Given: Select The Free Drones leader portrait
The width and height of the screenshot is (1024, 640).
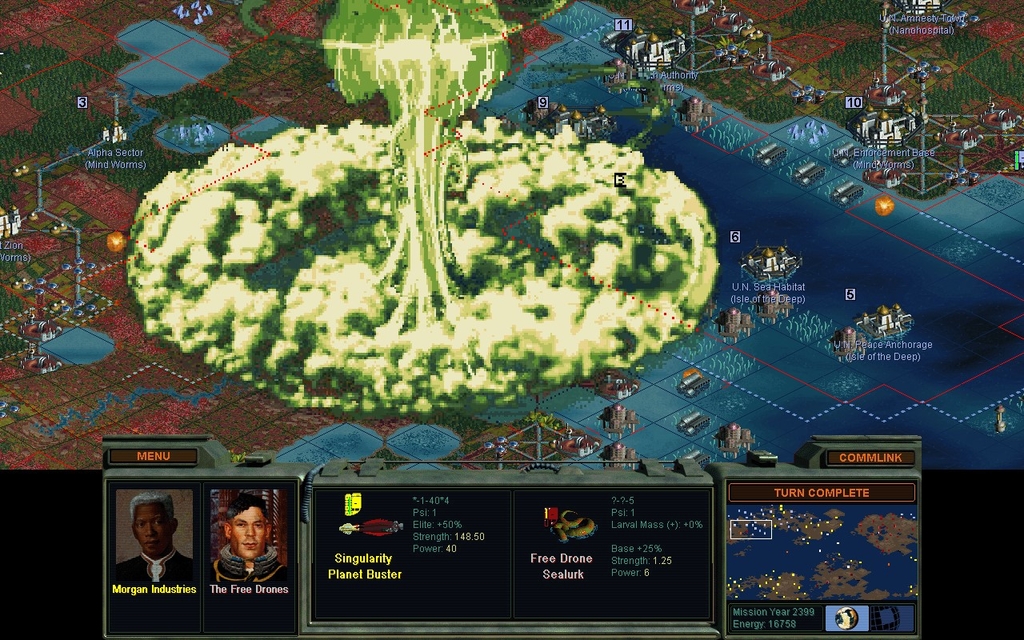Looking at the screenshot, I should [x=249, y=540].
